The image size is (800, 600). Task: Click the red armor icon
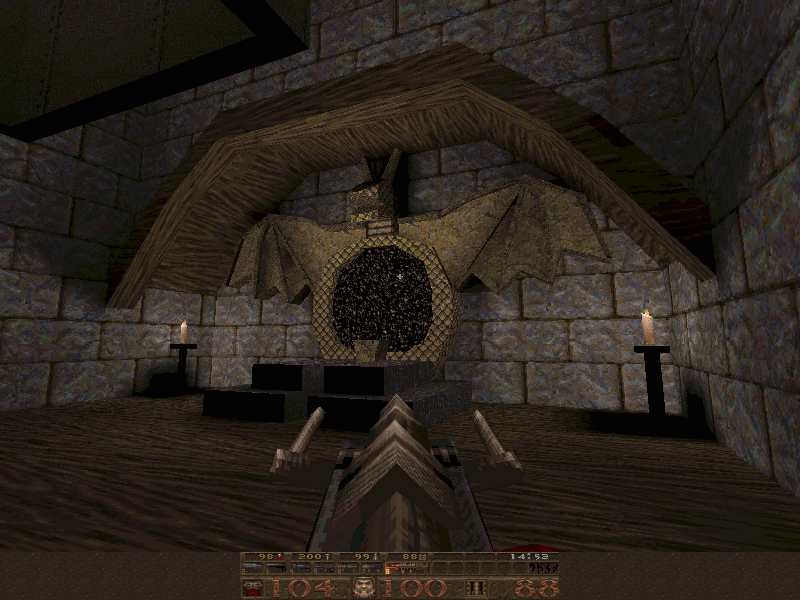pos(254,588)
